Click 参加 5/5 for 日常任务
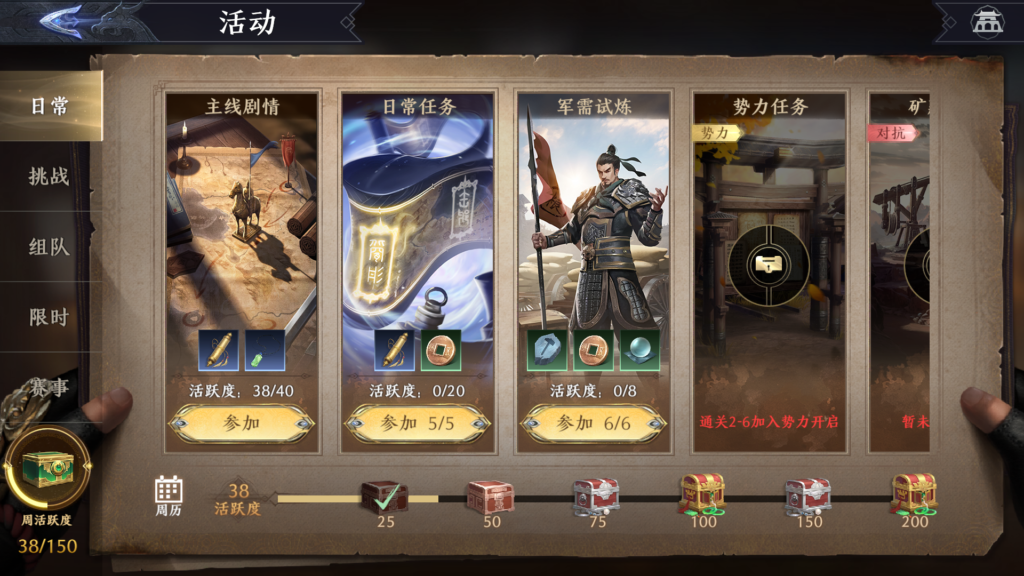The height and width of the screenshot is (576, 1024). coord(417,423)
